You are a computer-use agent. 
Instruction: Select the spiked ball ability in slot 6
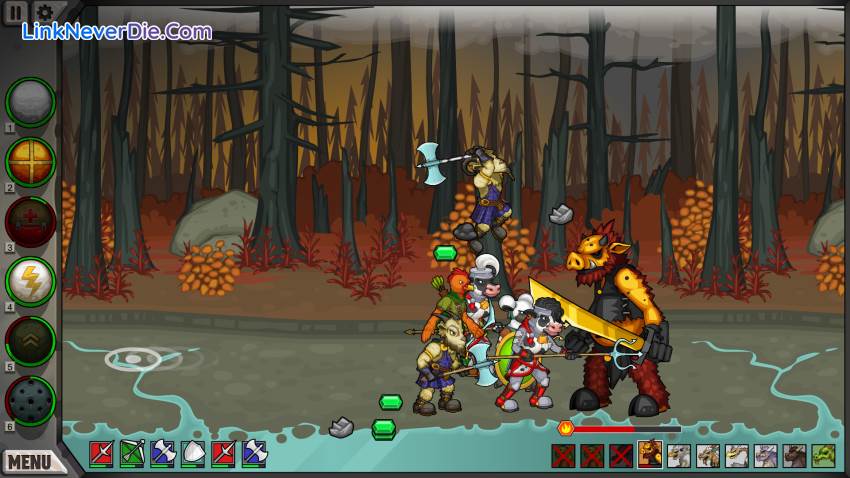click(30, 400)
